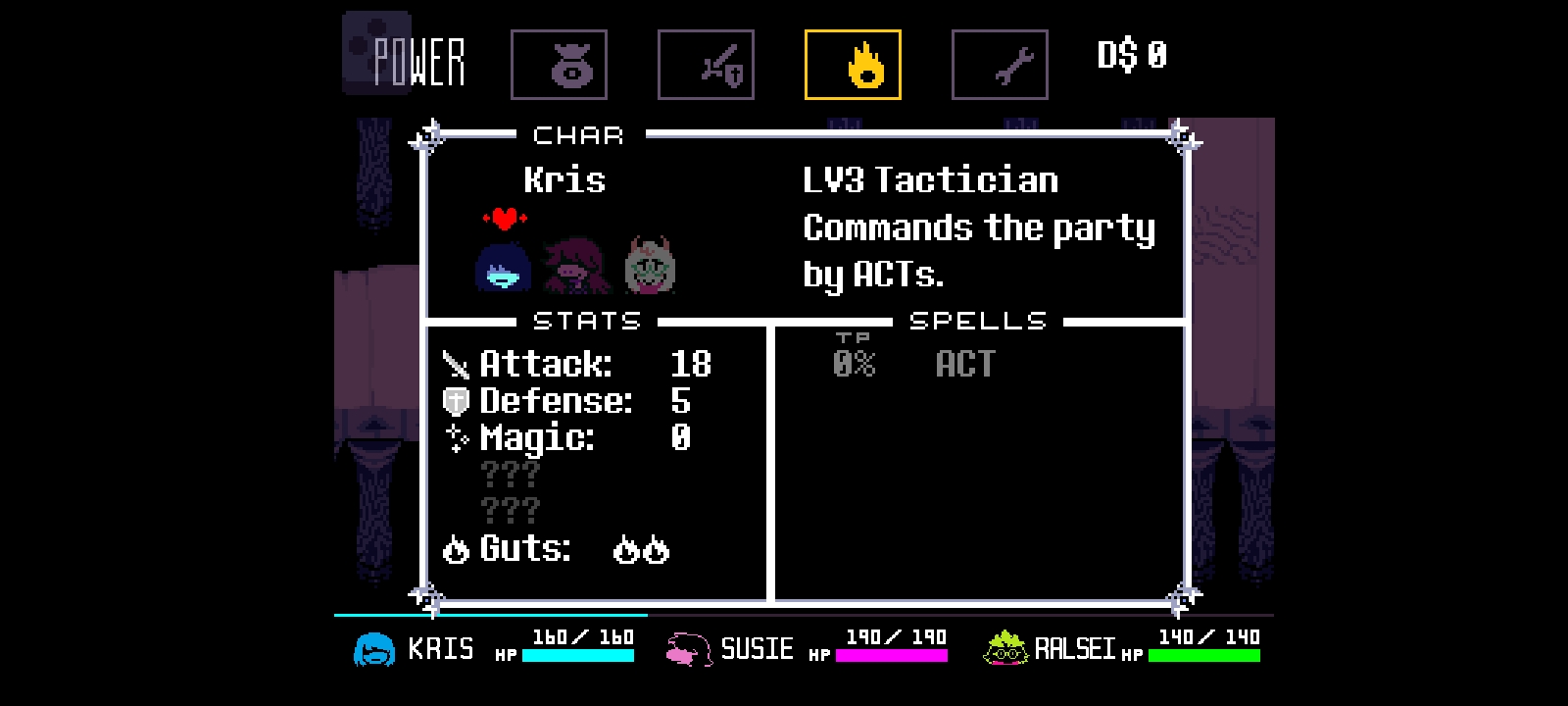1568x706 pixels.
Task: Select the Power flame tab
Action: tap(853, 65)
